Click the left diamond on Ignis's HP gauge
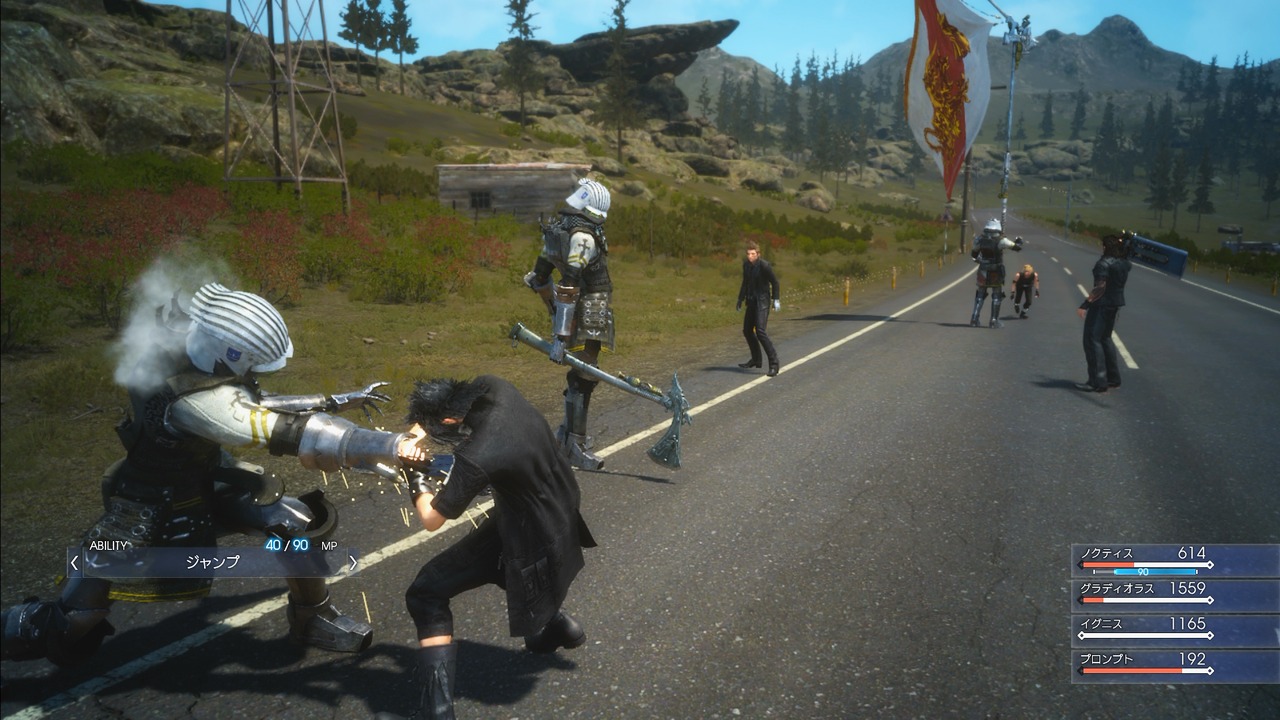Screen dimensions: 1280x720 point(1081,634)
